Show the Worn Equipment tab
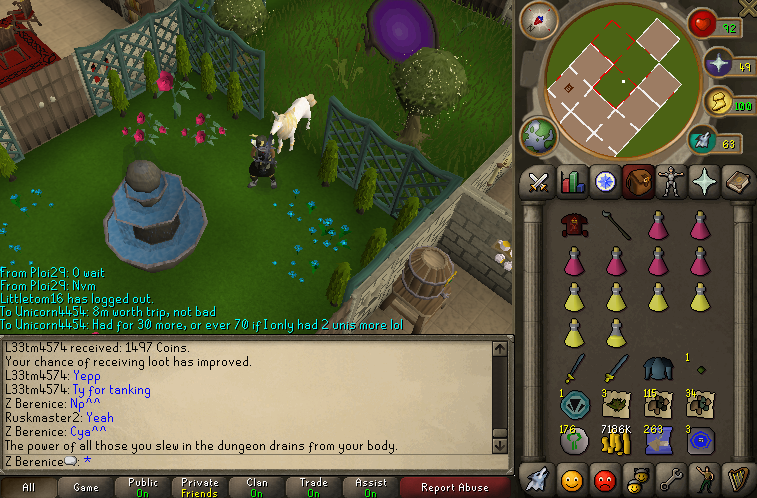757x498 pixels. [670, 182]
